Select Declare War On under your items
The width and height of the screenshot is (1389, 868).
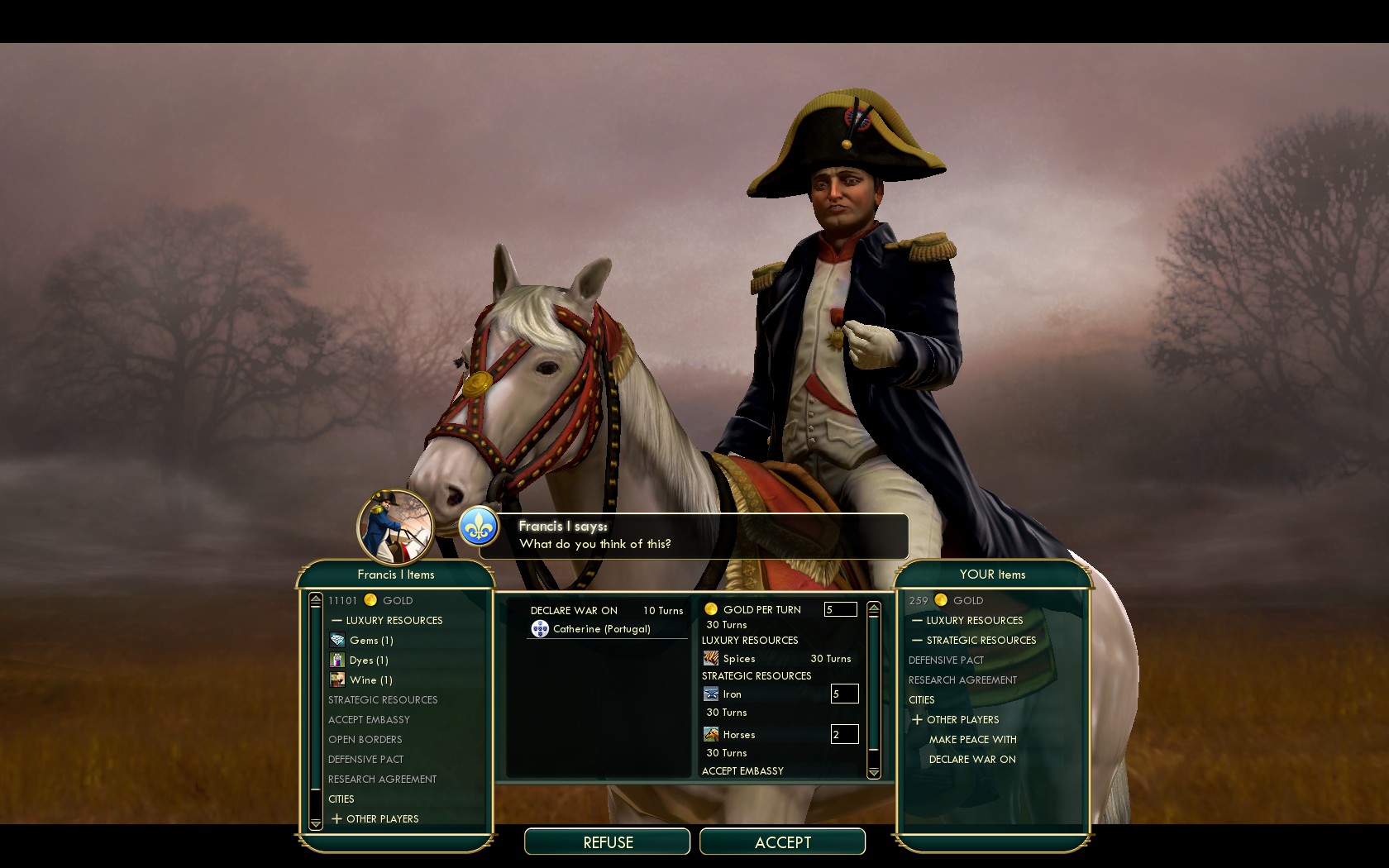pos(972,759)
